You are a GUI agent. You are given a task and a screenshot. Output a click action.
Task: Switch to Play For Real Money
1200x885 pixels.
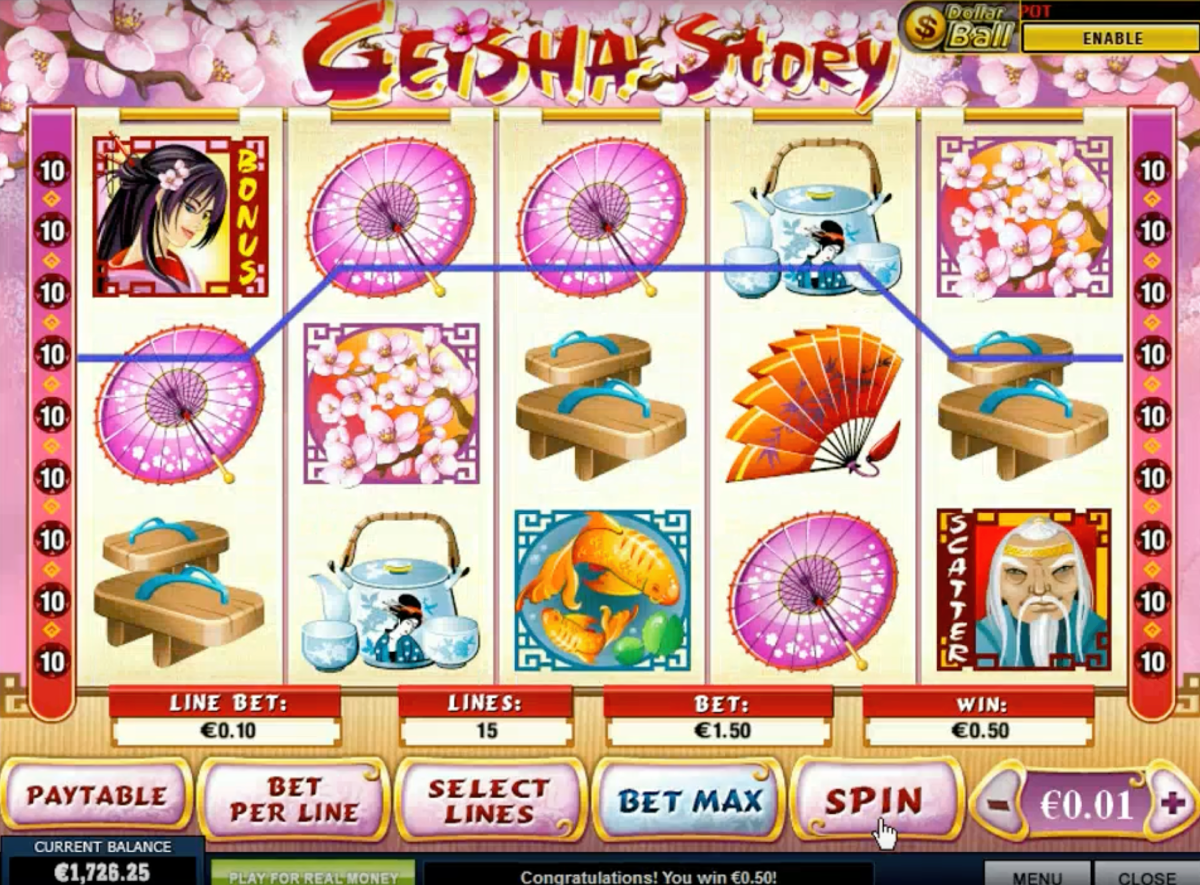[313, 874]
